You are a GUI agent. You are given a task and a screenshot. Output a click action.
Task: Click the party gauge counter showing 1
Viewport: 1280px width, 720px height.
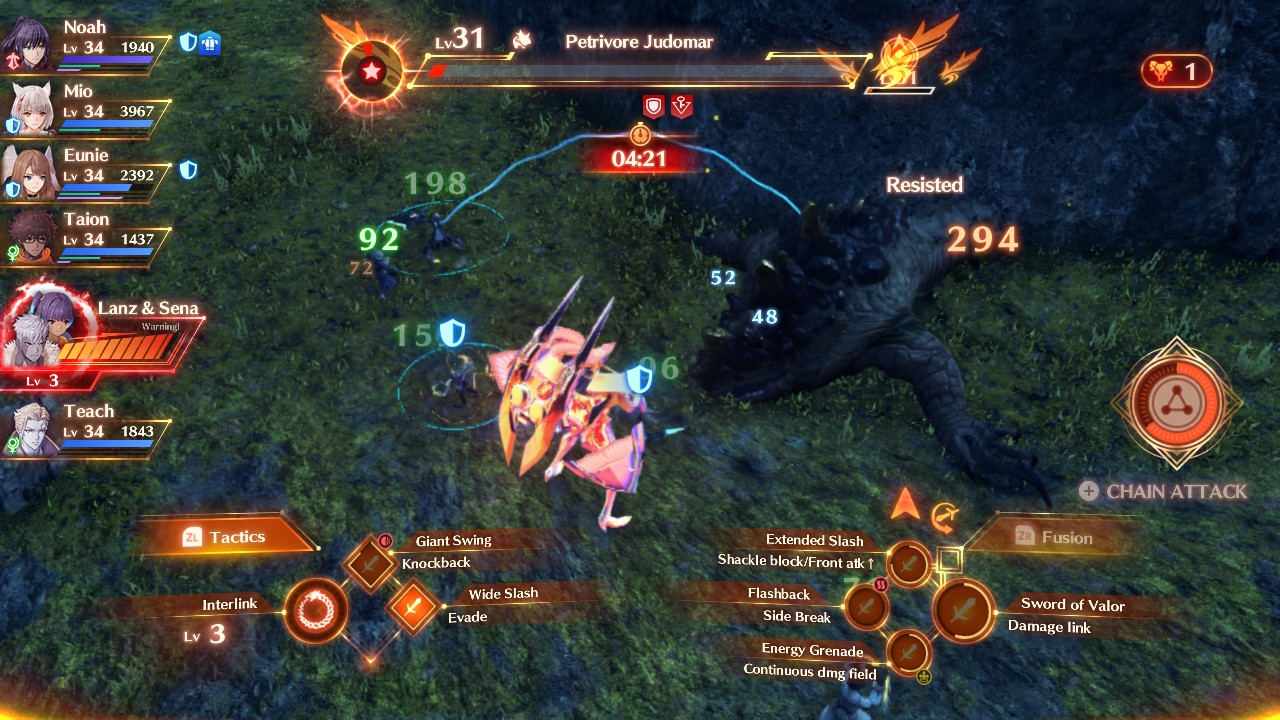[1176, 71]
